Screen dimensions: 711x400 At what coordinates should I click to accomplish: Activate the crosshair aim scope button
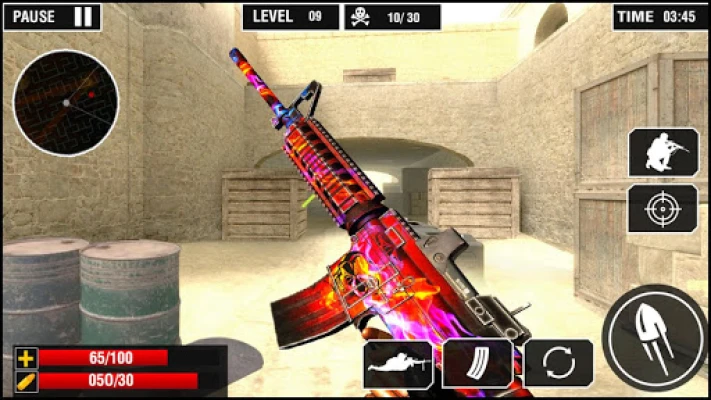[663, 209]
